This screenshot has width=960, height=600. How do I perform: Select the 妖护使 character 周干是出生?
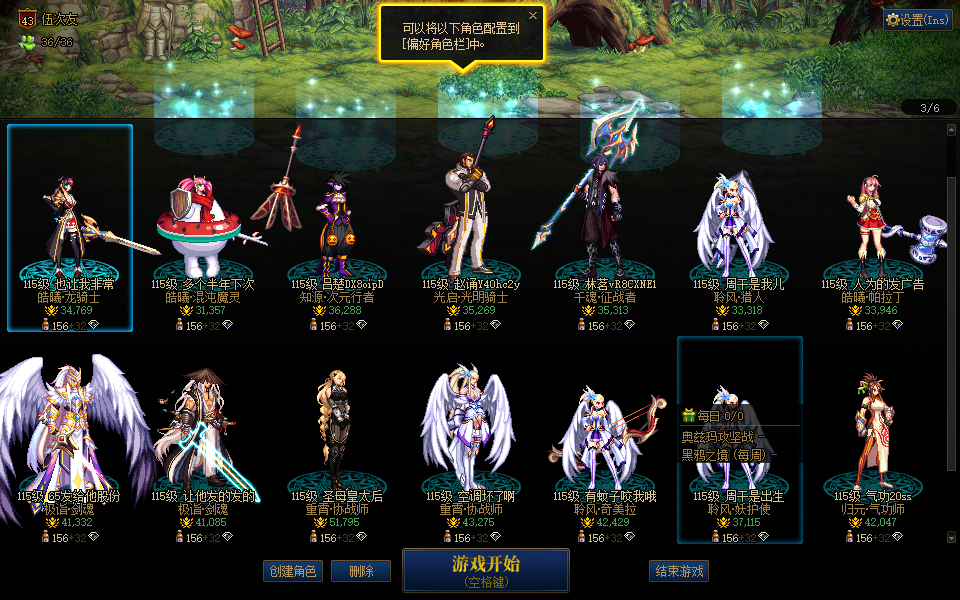(x=739, y=440)
